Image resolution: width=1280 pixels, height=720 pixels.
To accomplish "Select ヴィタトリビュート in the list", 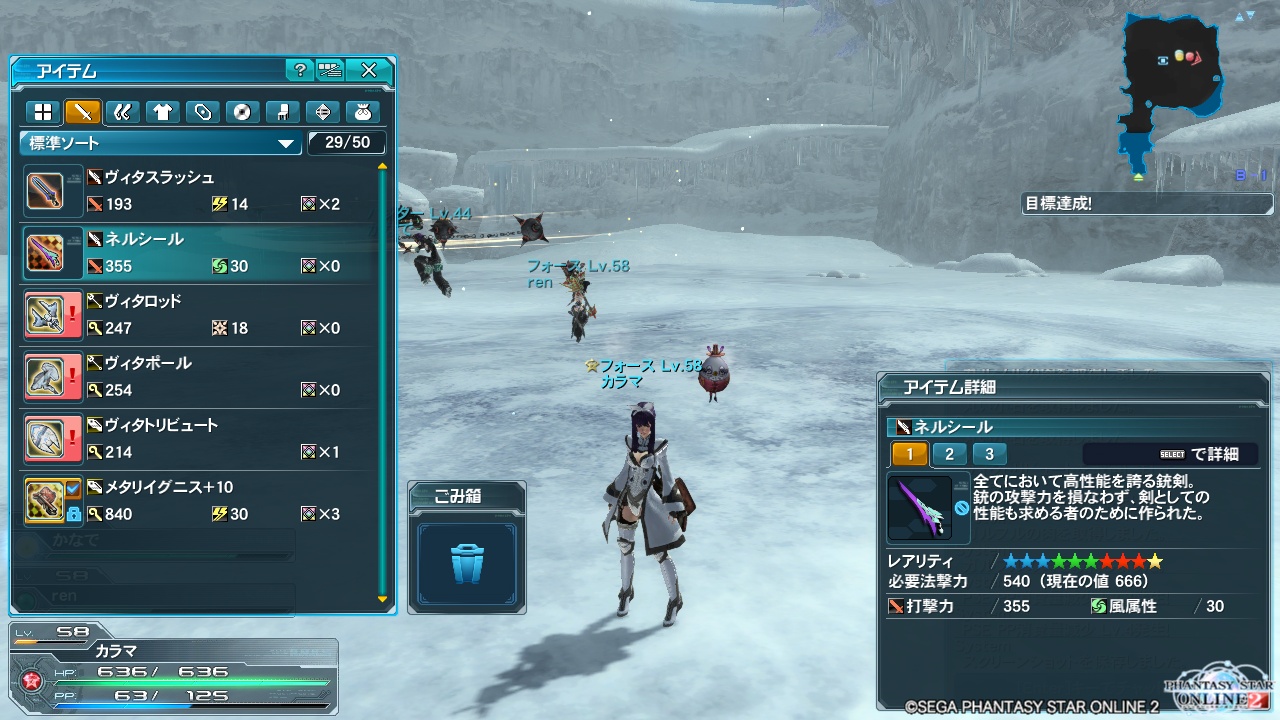I will [x=200, y=439].
